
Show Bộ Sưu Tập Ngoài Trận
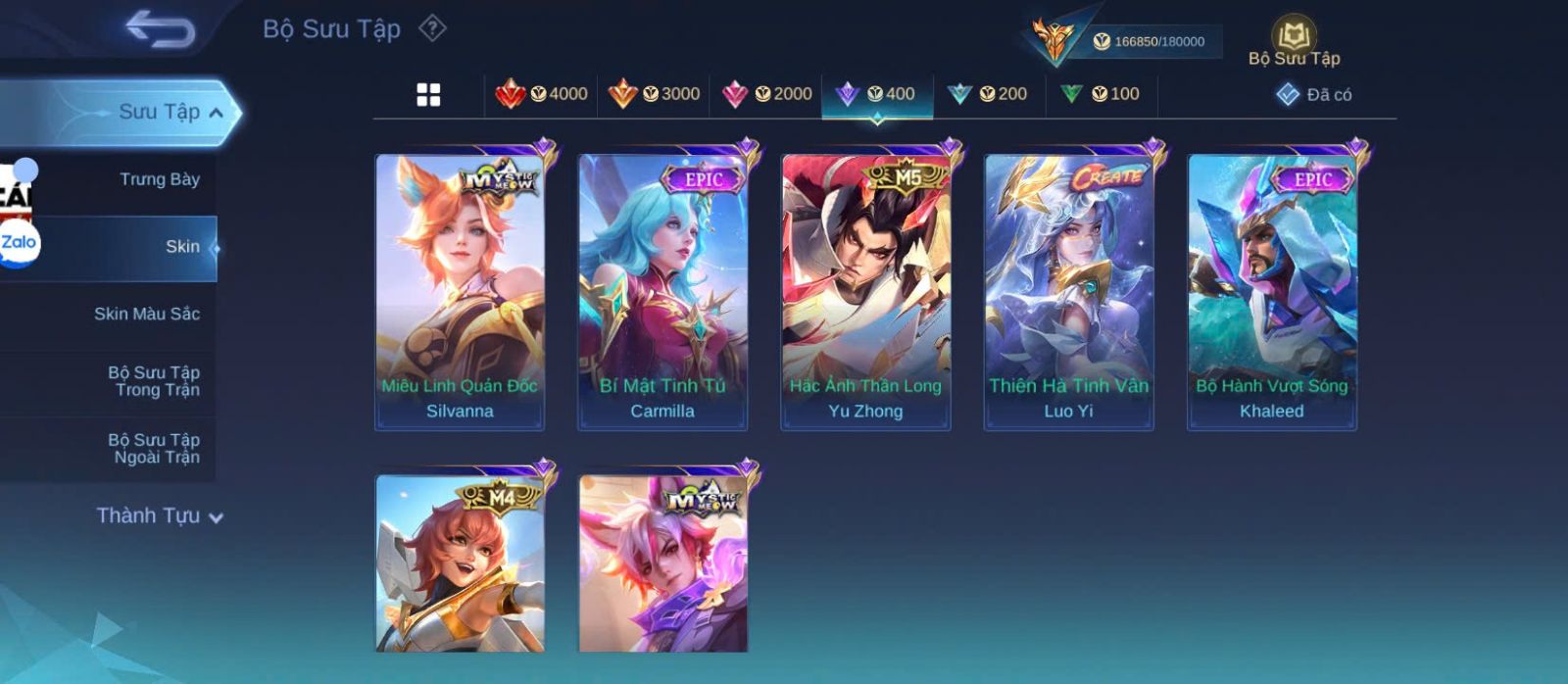click(154, 449)
